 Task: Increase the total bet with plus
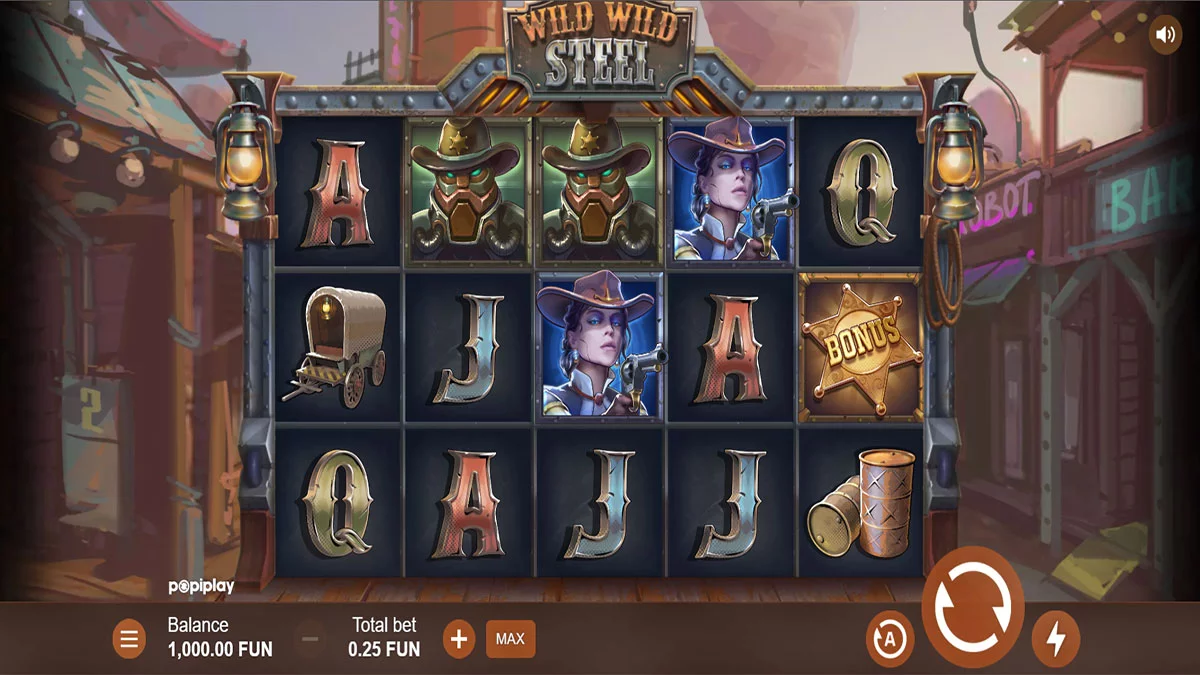[x=458, y=639]
